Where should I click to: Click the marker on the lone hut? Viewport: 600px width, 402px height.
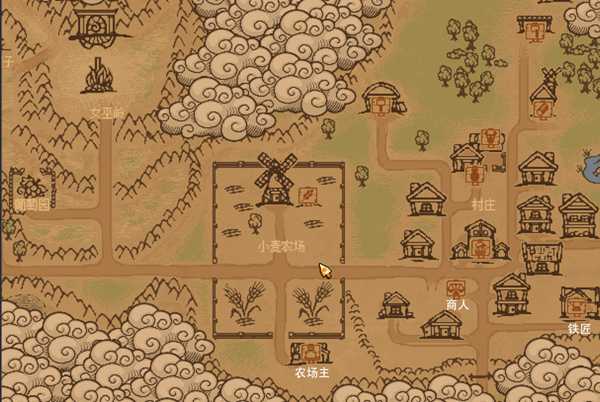click(381, 105)
